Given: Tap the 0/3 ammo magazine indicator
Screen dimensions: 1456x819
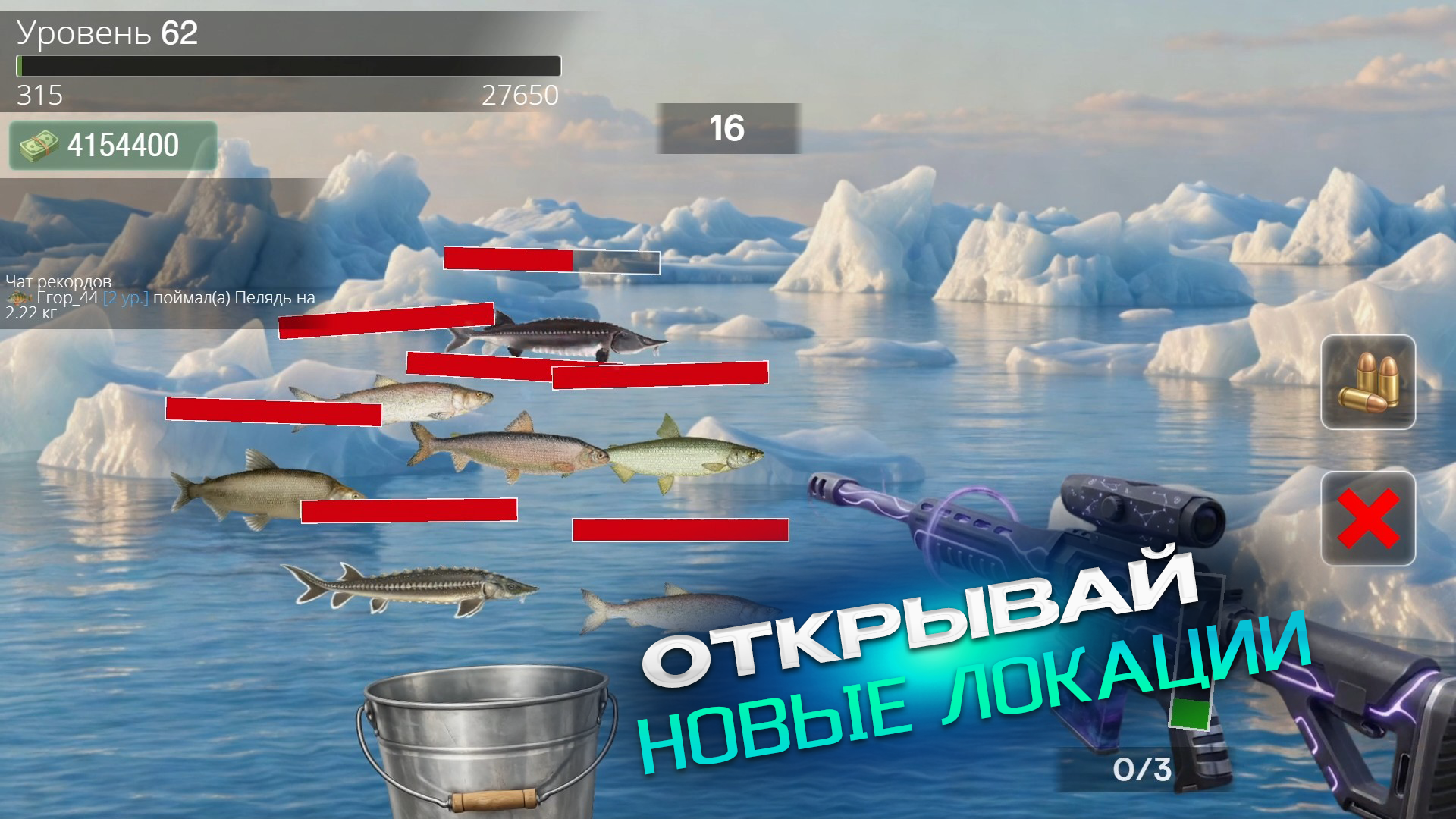Looking at the screenshot, I should tap(1144, 769).
